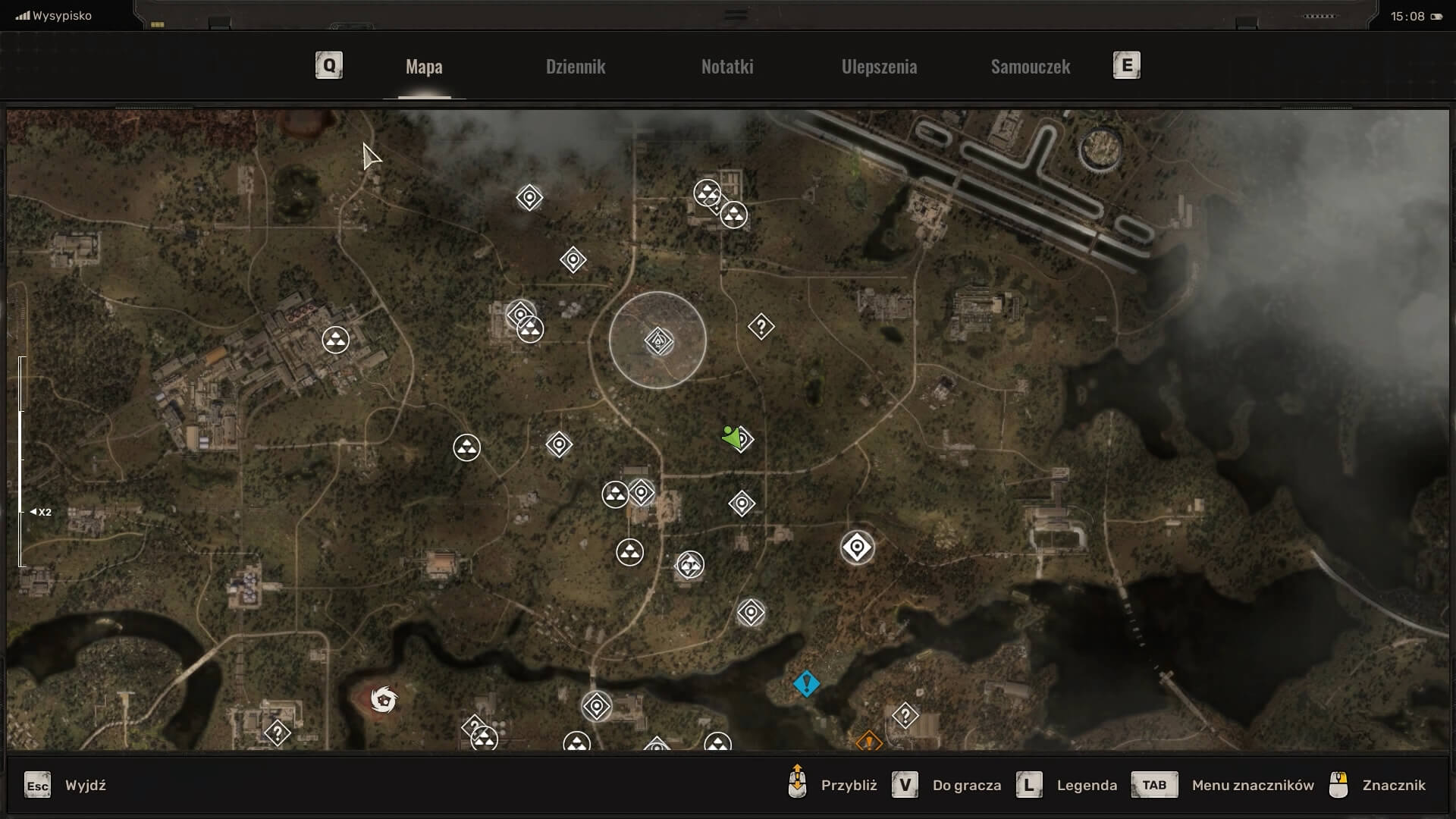The height and width of the screenshot is (819, 1456).
Task: Click the mutant lair icon near the red crater
Action: coord(385,700)
